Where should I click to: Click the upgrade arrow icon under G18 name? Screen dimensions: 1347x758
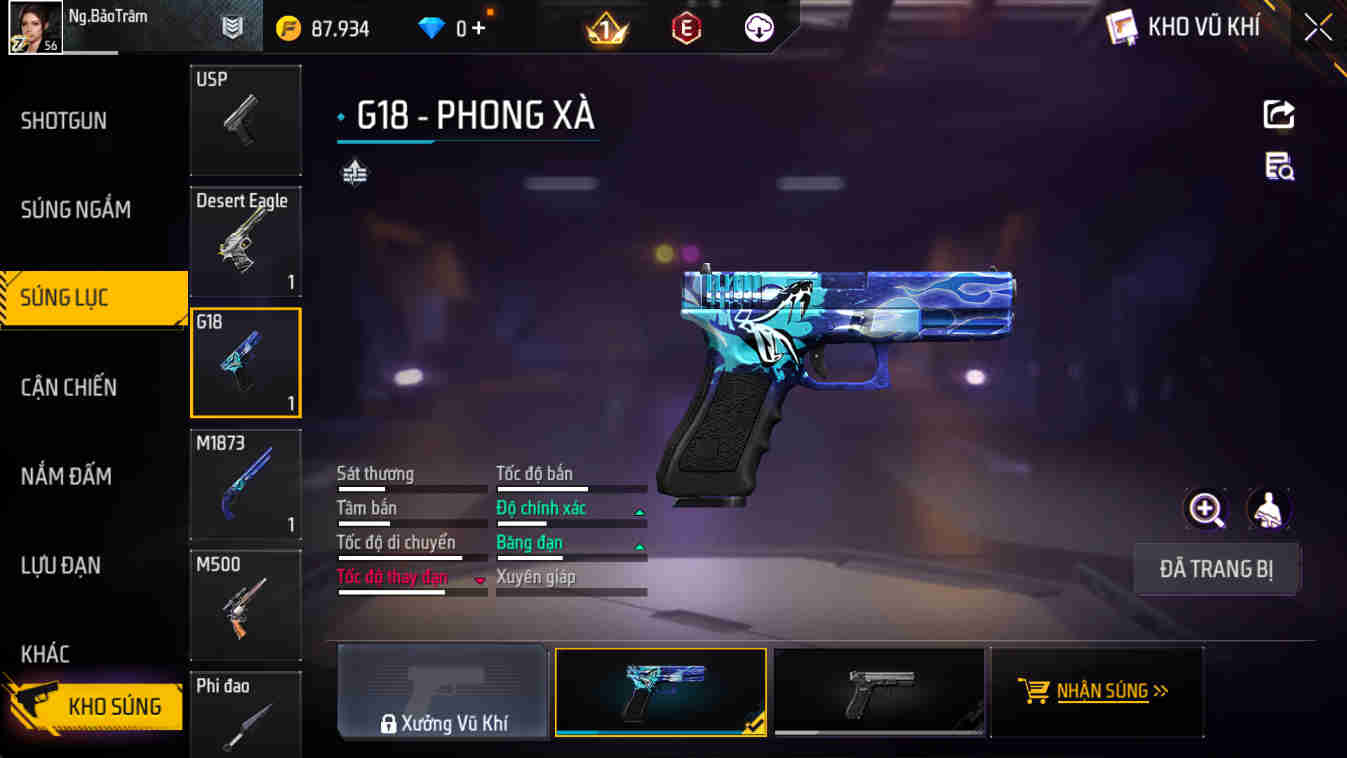[353, 175]
